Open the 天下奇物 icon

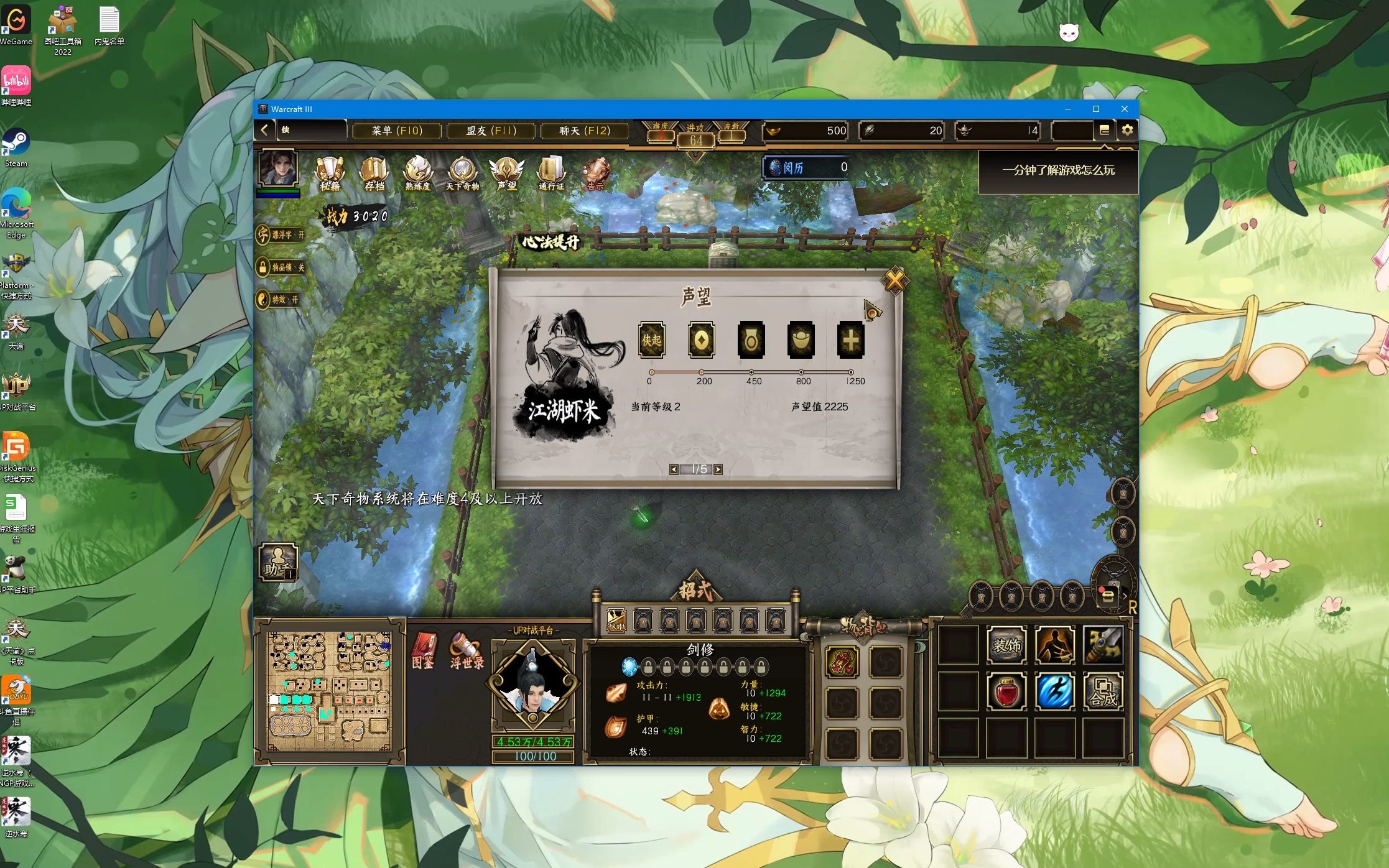[x=462, y=172]
